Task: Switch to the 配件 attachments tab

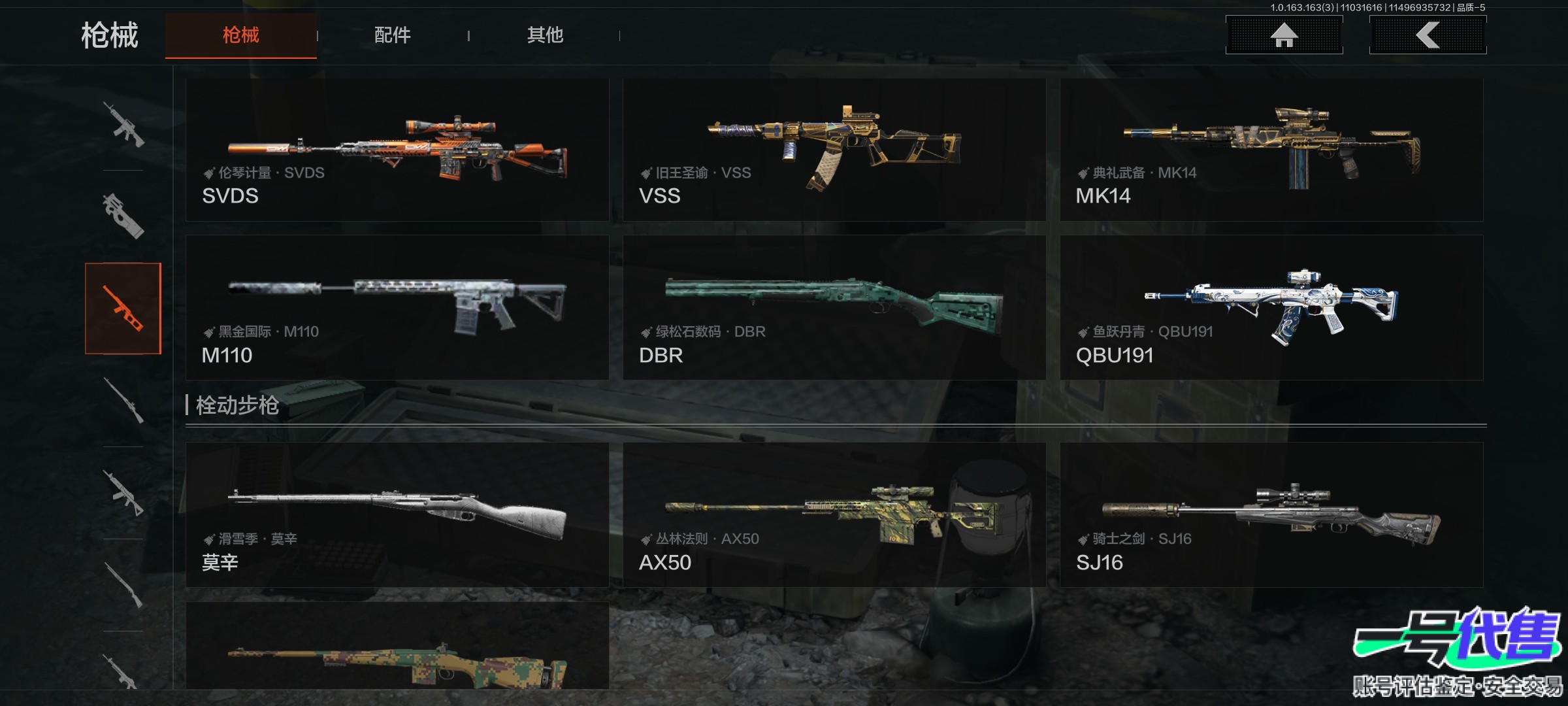Action: [392, 35]
